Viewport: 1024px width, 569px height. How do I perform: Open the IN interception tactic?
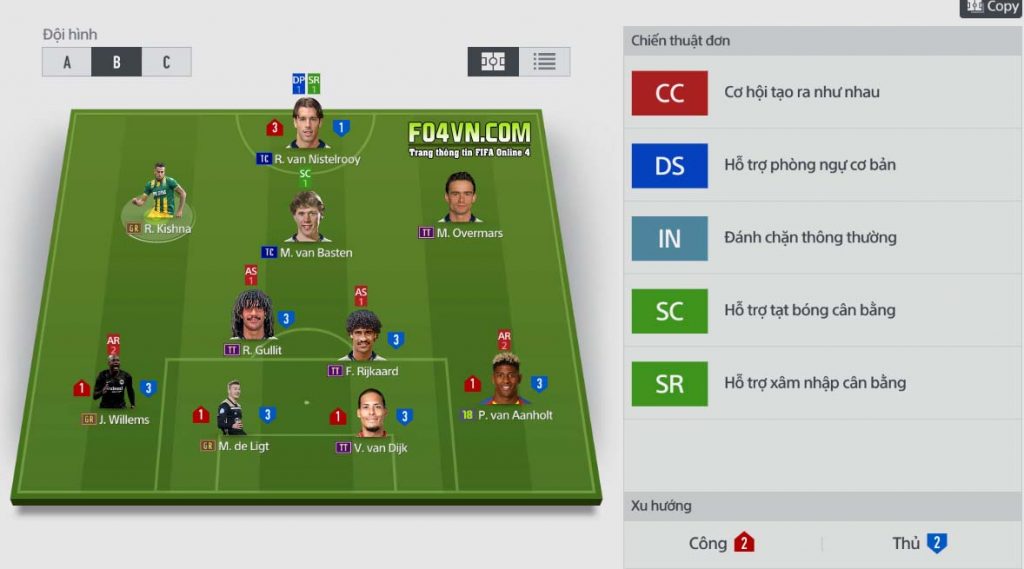(x=670, y=239)
